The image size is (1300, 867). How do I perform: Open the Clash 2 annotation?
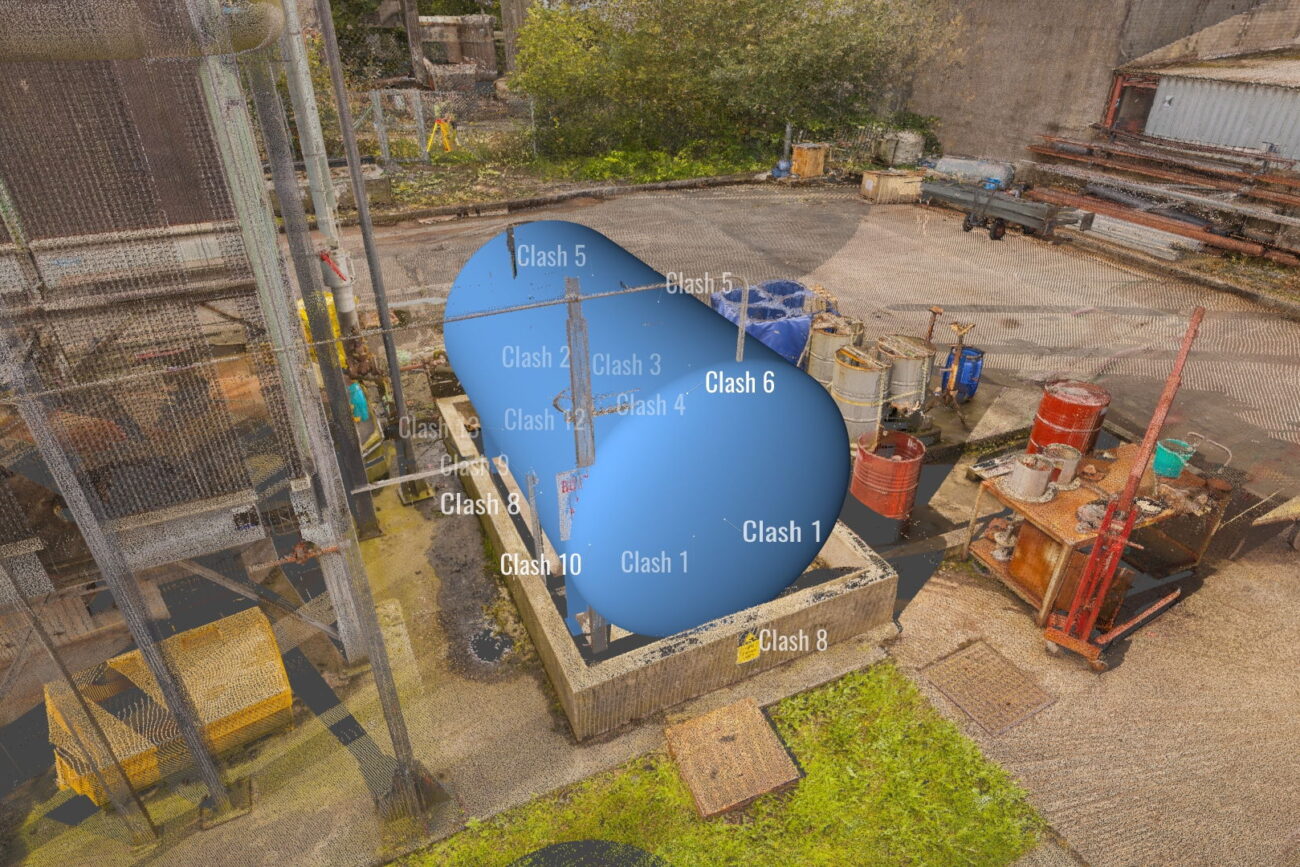click(x=536, y=357)
